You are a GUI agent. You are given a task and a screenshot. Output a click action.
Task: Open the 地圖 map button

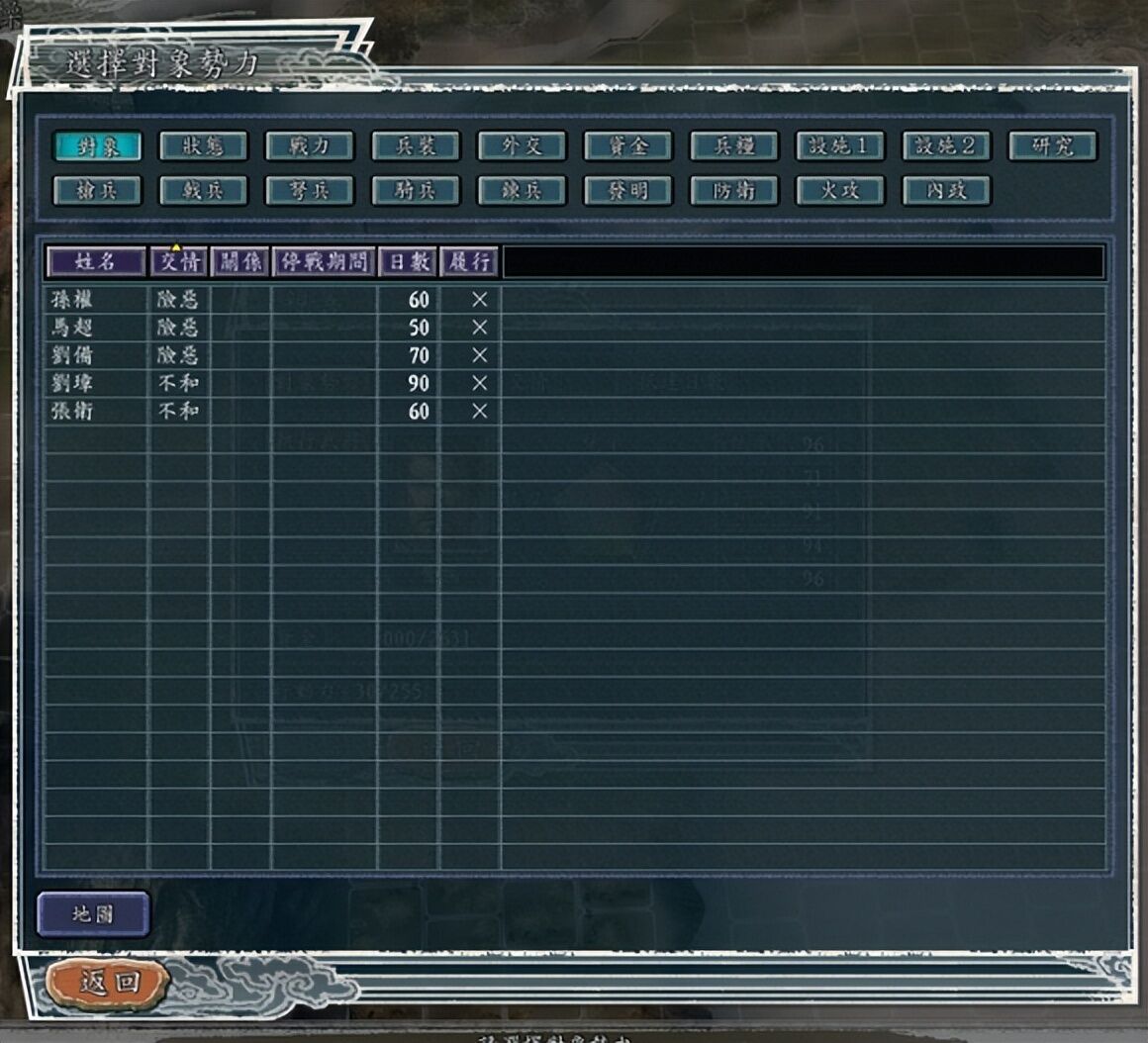[93, 914]
